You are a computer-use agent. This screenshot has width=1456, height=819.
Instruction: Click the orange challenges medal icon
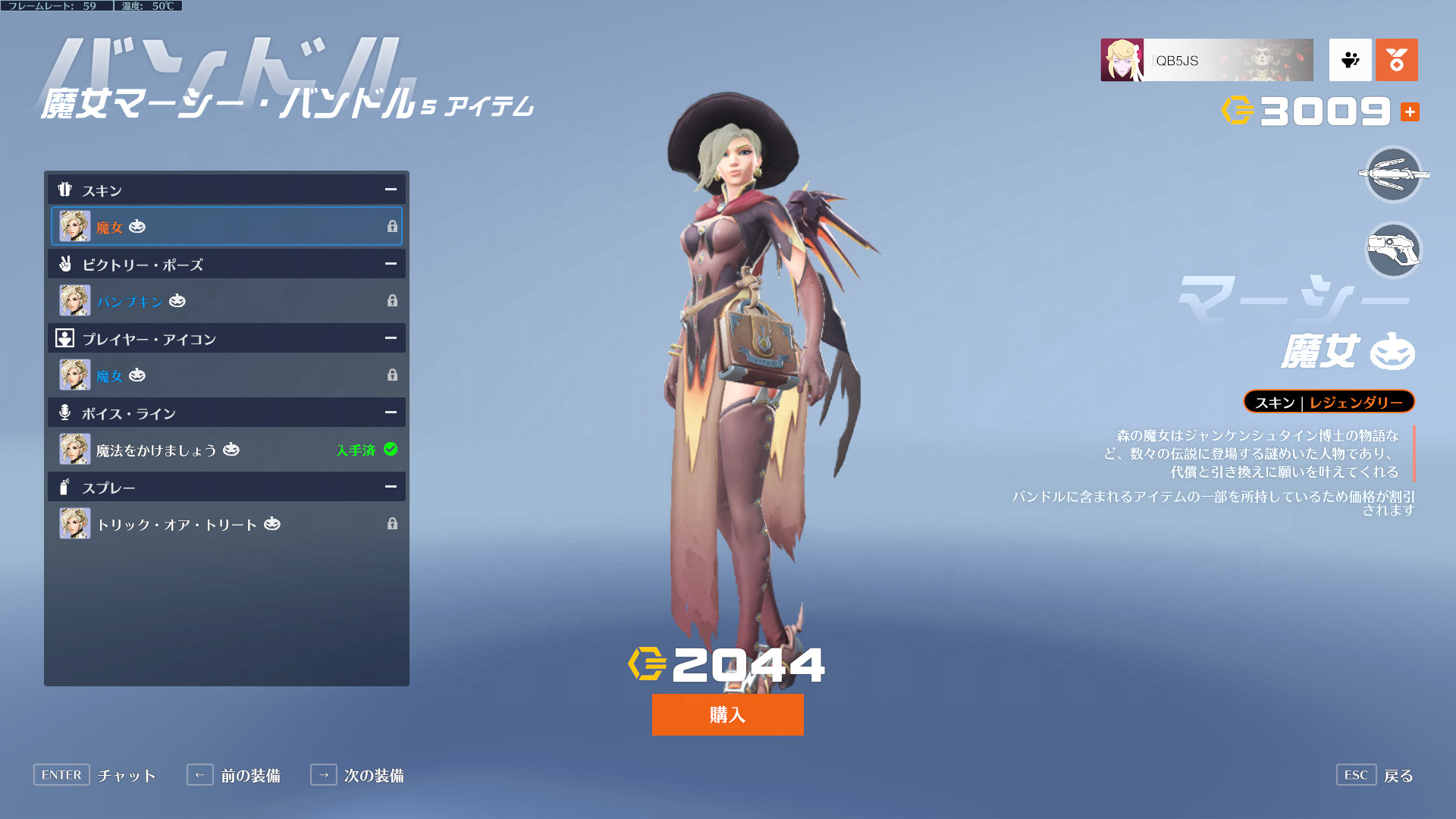point(1396,60)
